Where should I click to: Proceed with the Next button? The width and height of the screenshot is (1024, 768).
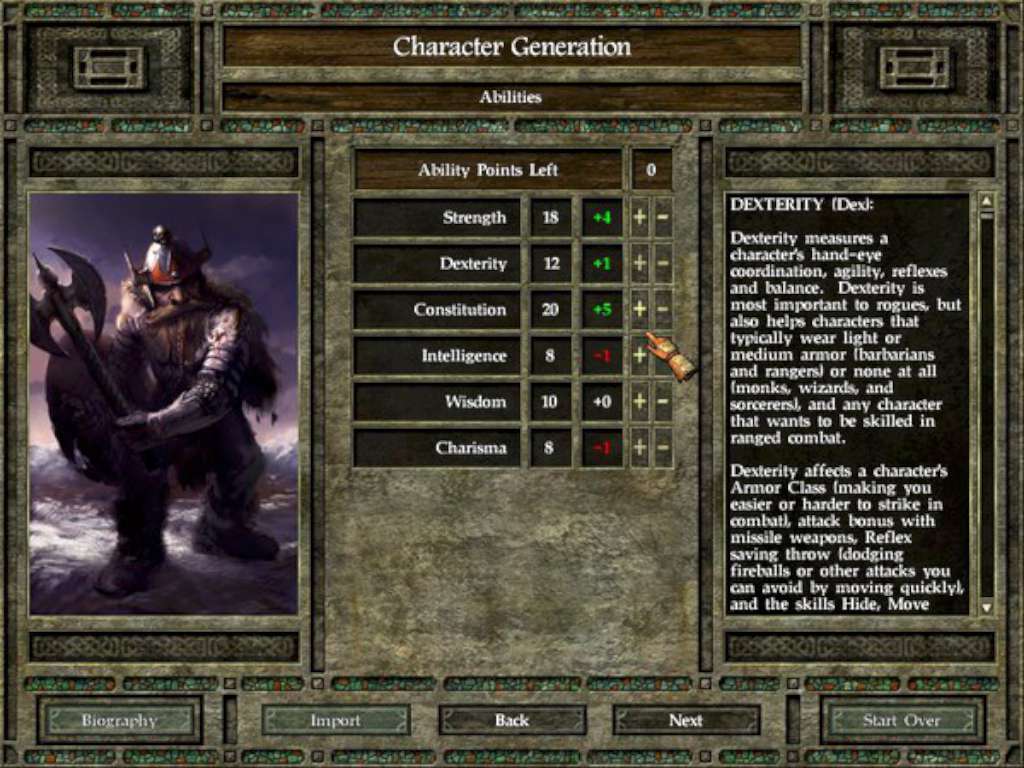coord(686,720)
